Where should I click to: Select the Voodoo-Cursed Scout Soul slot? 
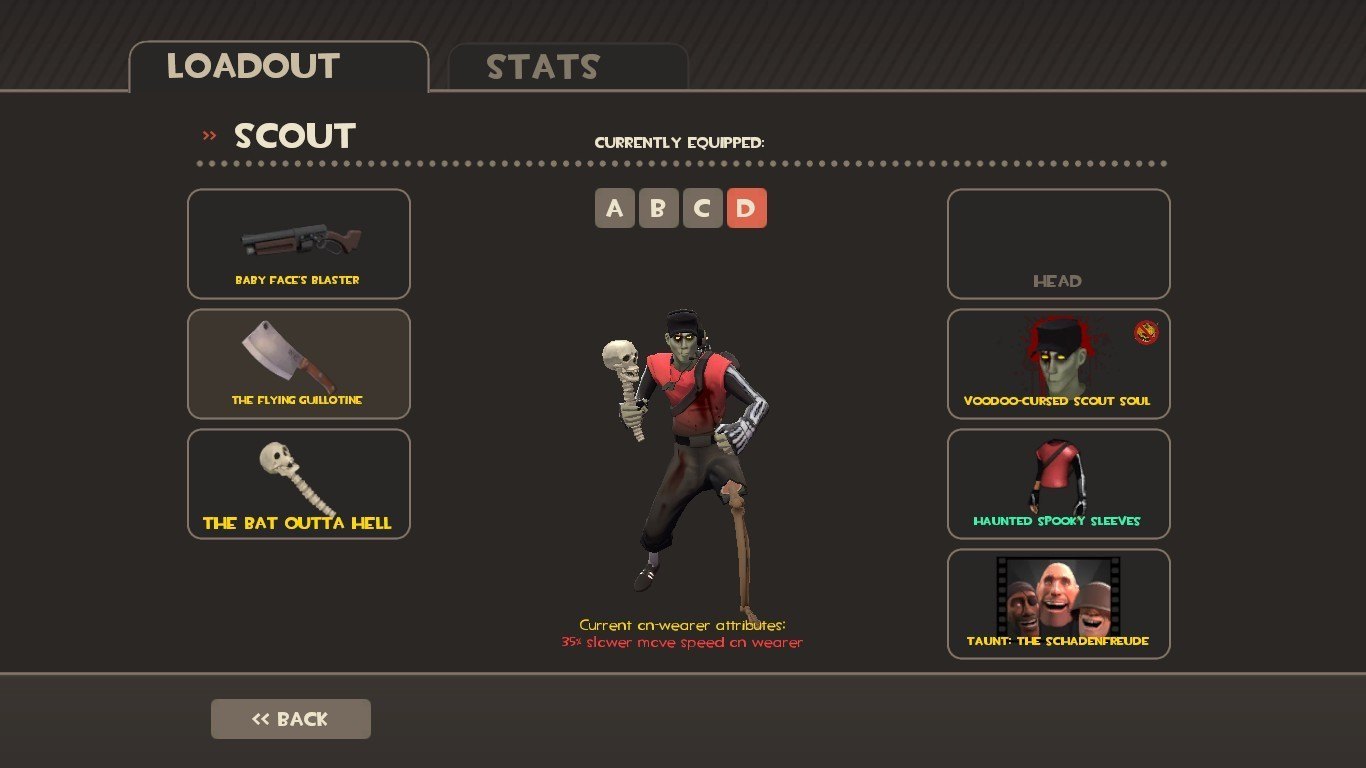click(x=1058, y=364)
